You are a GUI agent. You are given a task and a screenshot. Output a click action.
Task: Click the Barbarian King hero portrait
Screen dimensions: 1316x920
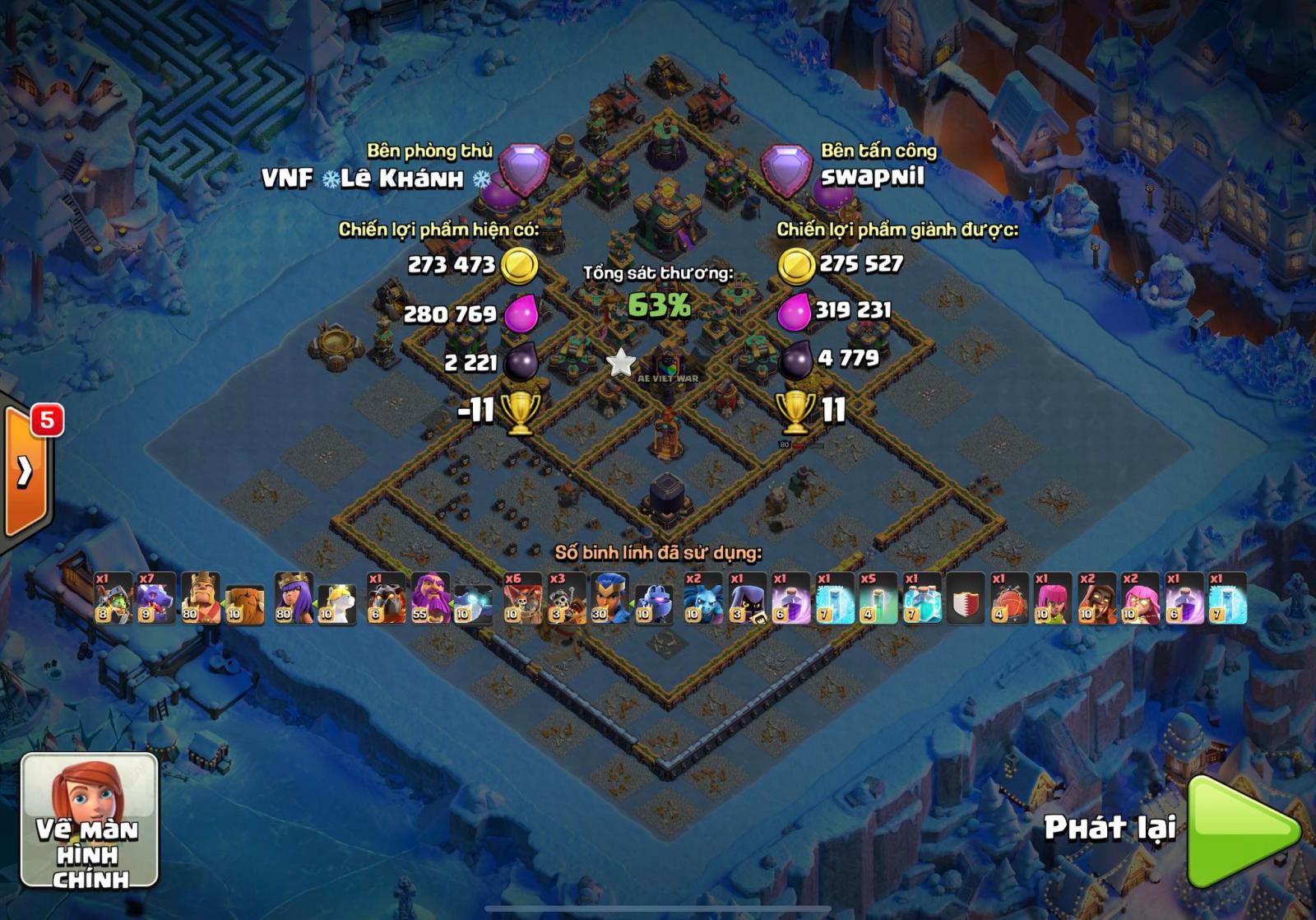(202, 601)
